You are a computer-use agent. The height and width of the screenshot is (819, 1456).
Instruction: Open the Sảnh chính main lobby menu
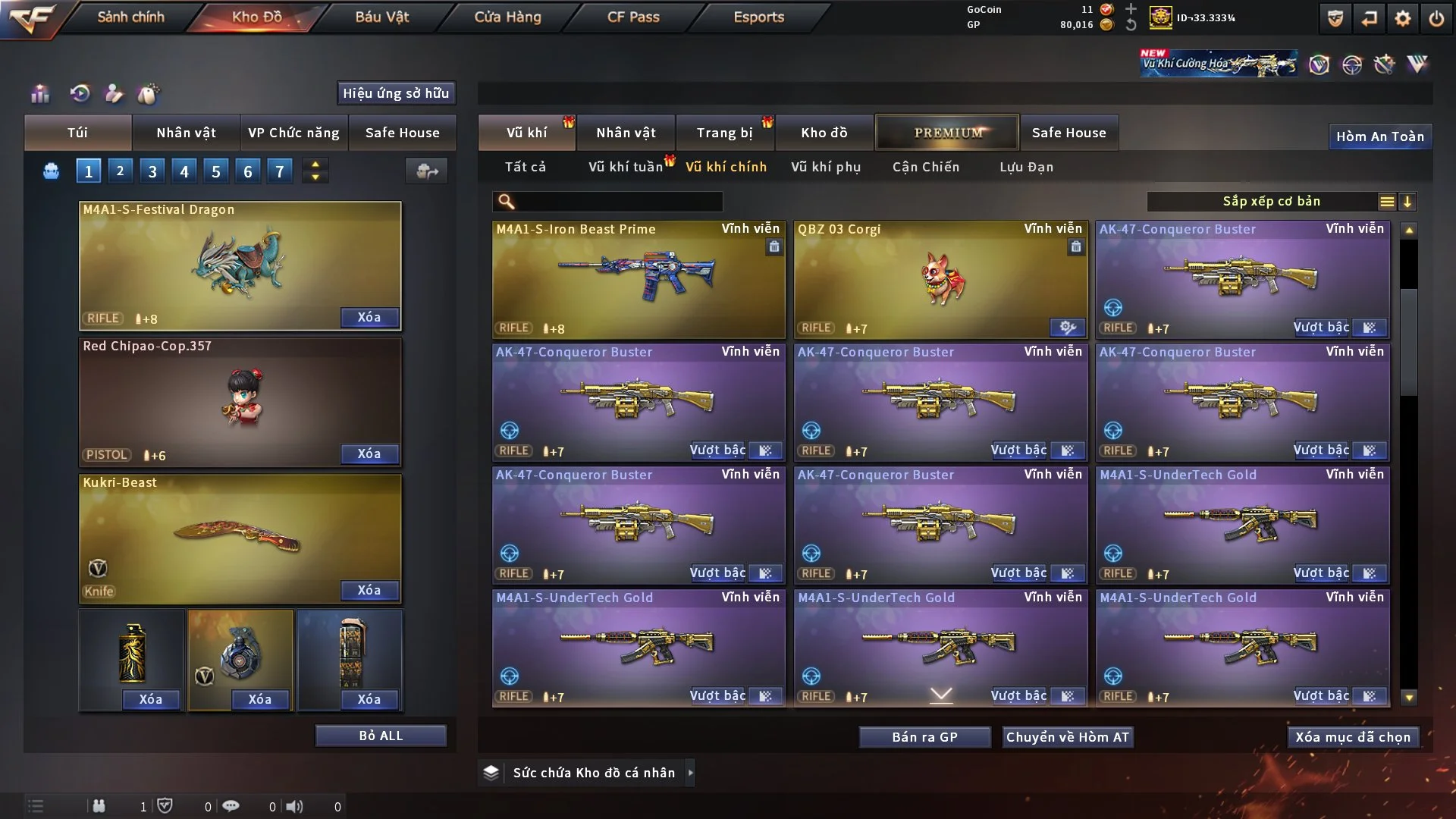[x=130, y=17]
